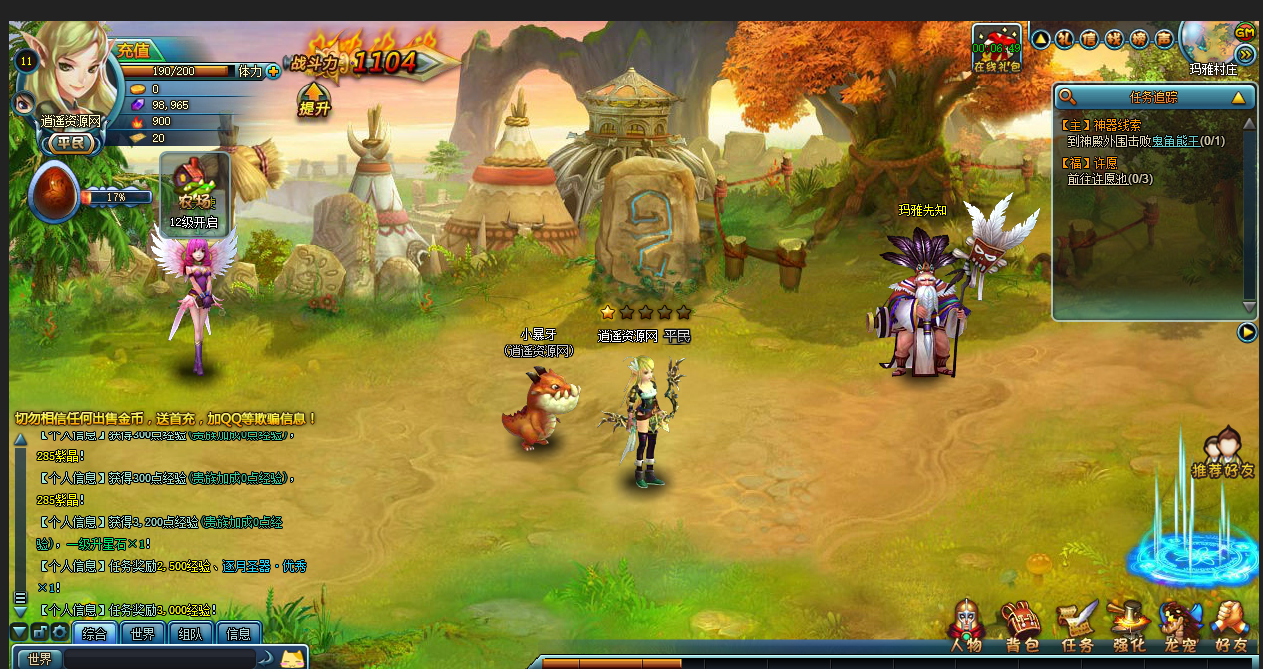Switch chat to the 组队 team tab

click(190, 633)
